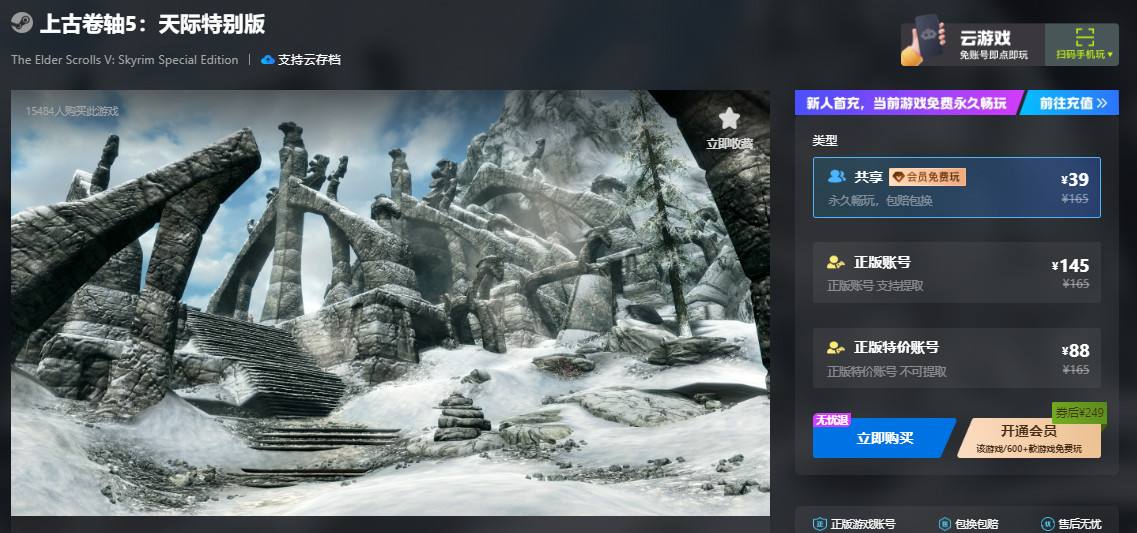Add game to favorites with 立即收藏 star

click(729, 128)
